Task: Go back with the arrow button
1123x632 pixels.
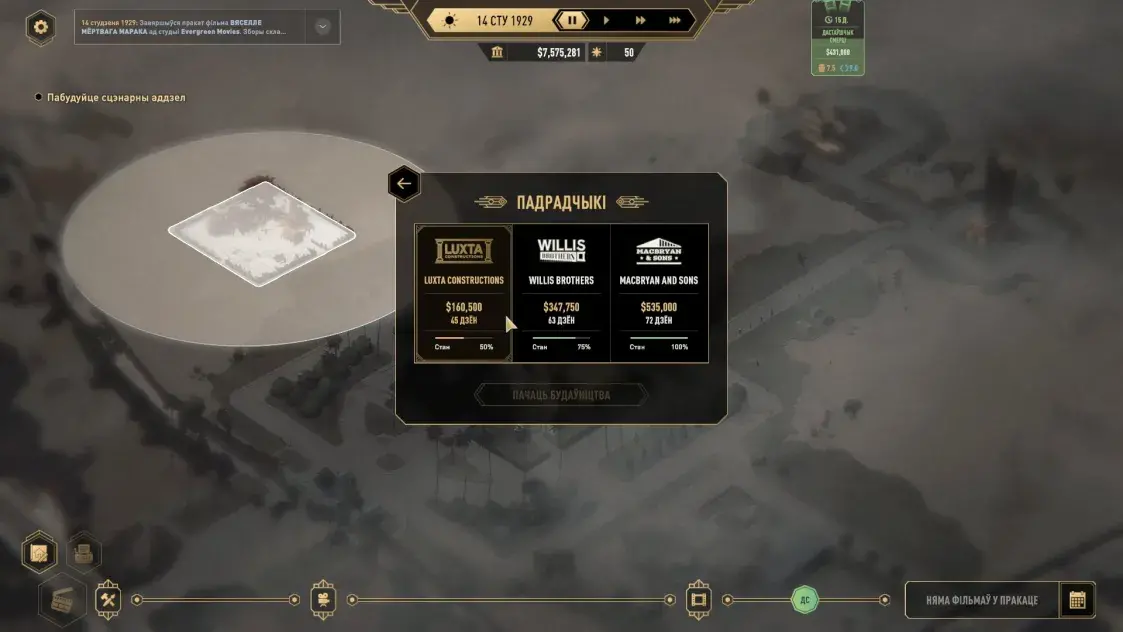Action: pyautogui.click(x=404, y=184)
